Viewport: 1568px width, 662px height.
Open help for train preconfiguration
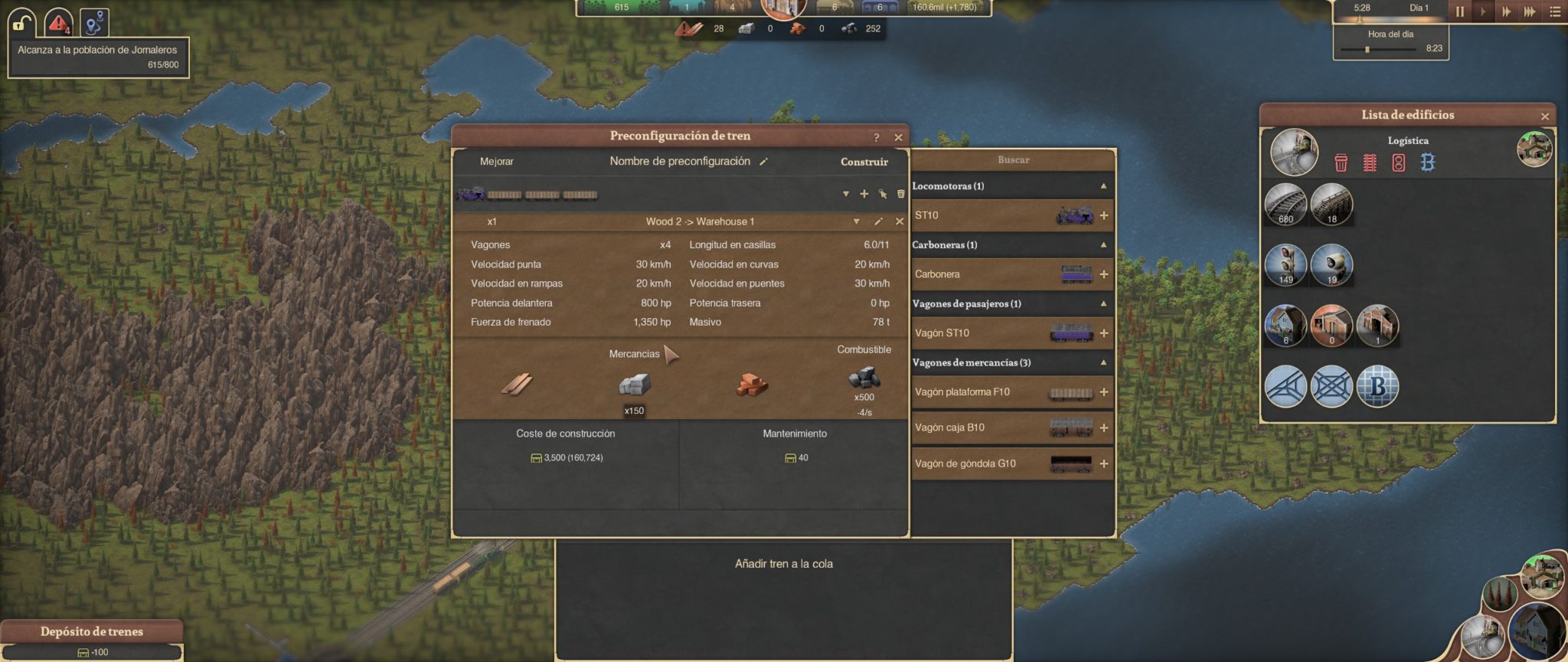point(877,137)
